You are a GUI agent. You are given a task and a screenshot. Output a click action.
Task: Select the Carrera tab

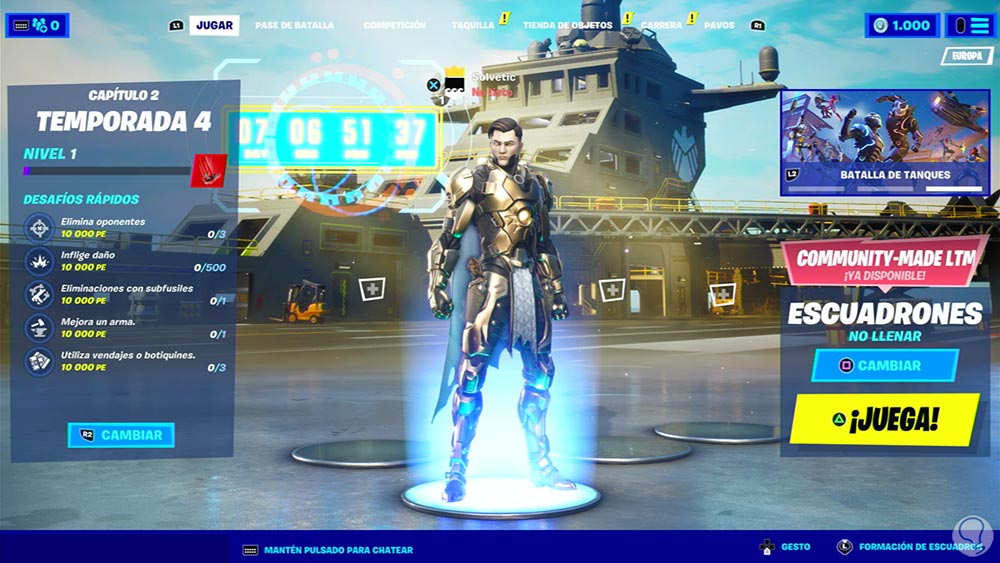point(661,25)
